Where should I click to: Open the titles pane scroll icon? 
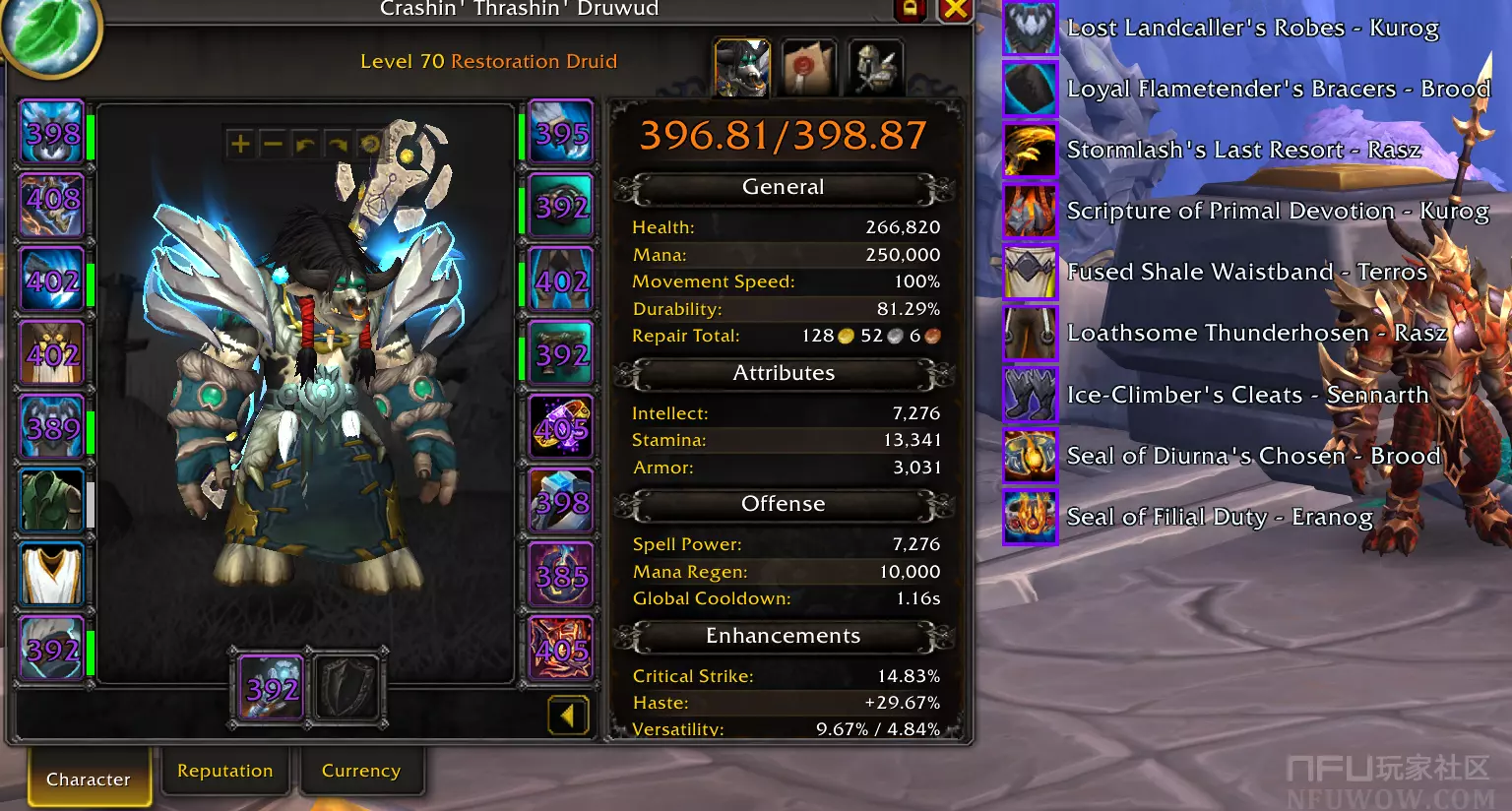(x=807, y=68)
